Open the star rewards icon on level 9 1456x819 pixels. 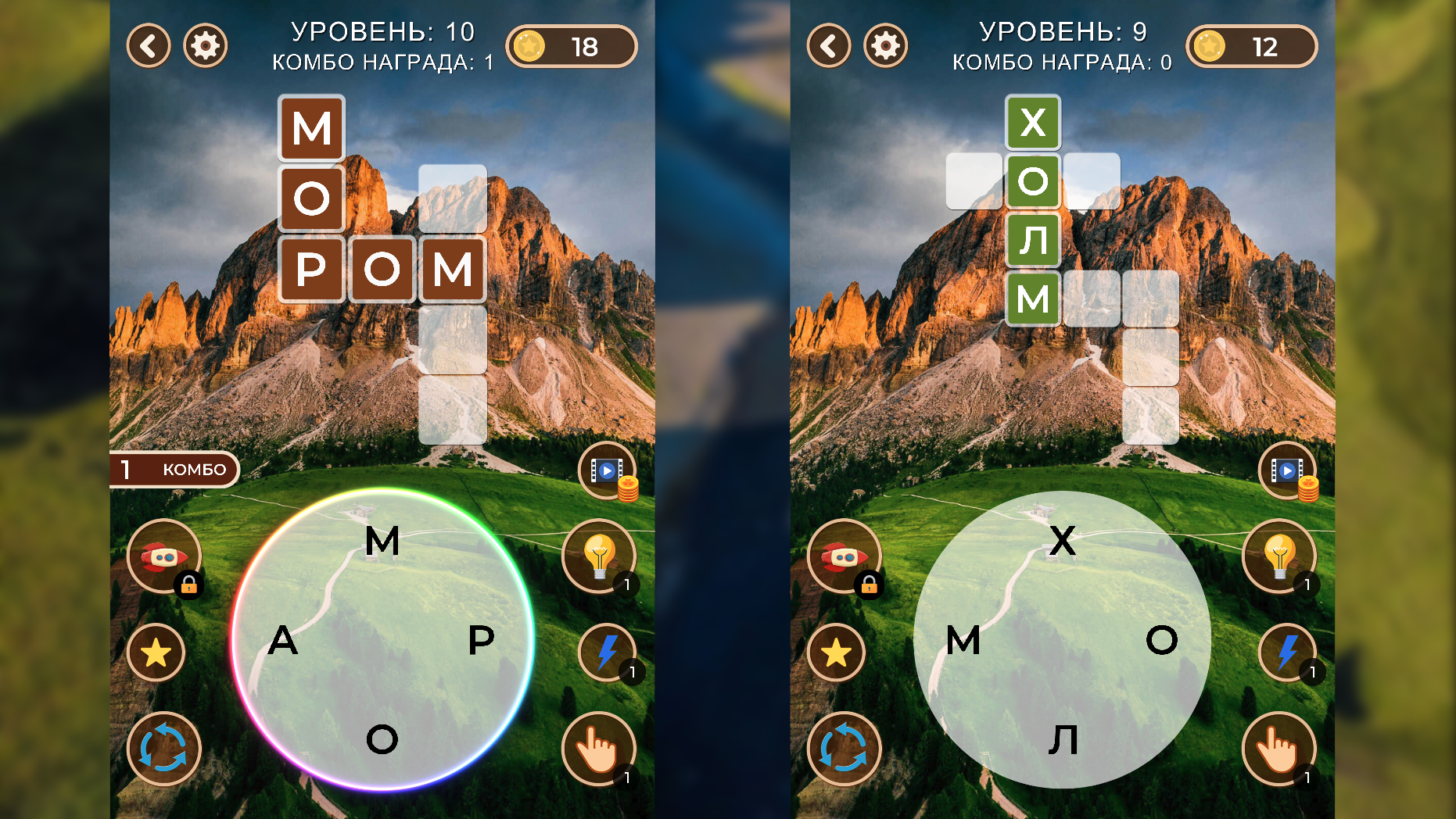[837, 653]
